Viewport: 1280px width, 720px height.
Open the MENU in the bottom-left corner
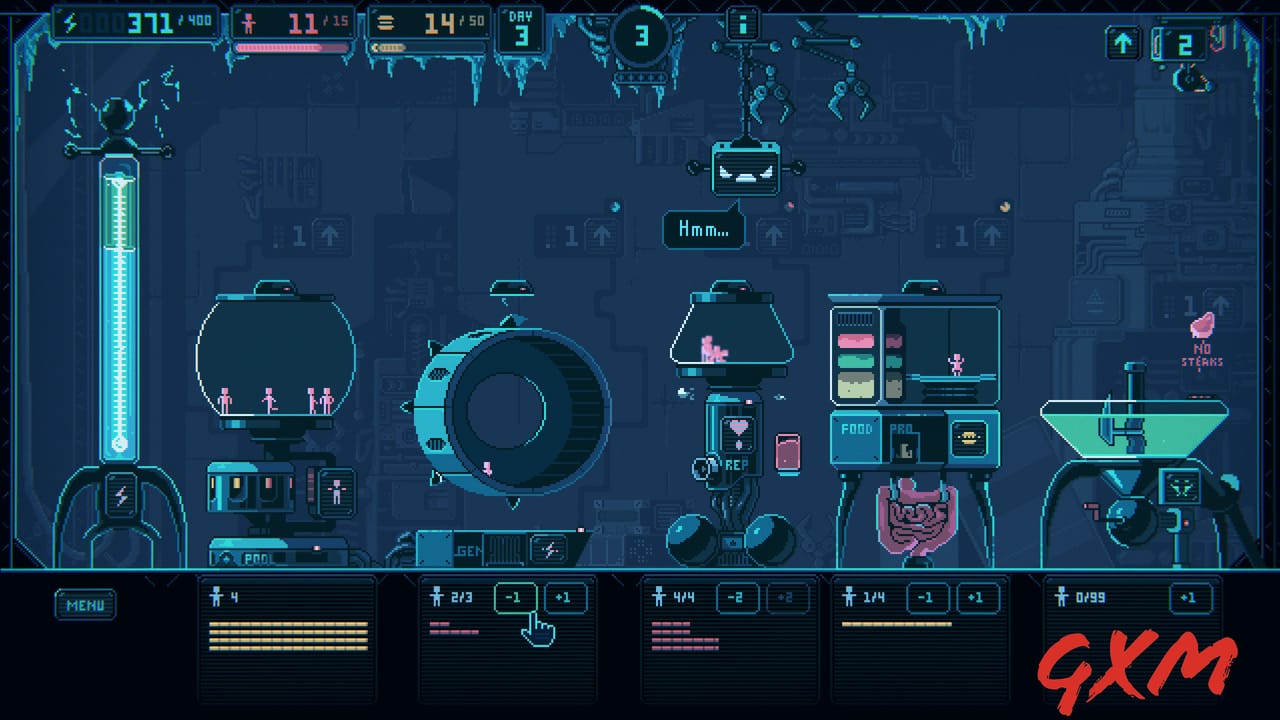click(85, 604)
